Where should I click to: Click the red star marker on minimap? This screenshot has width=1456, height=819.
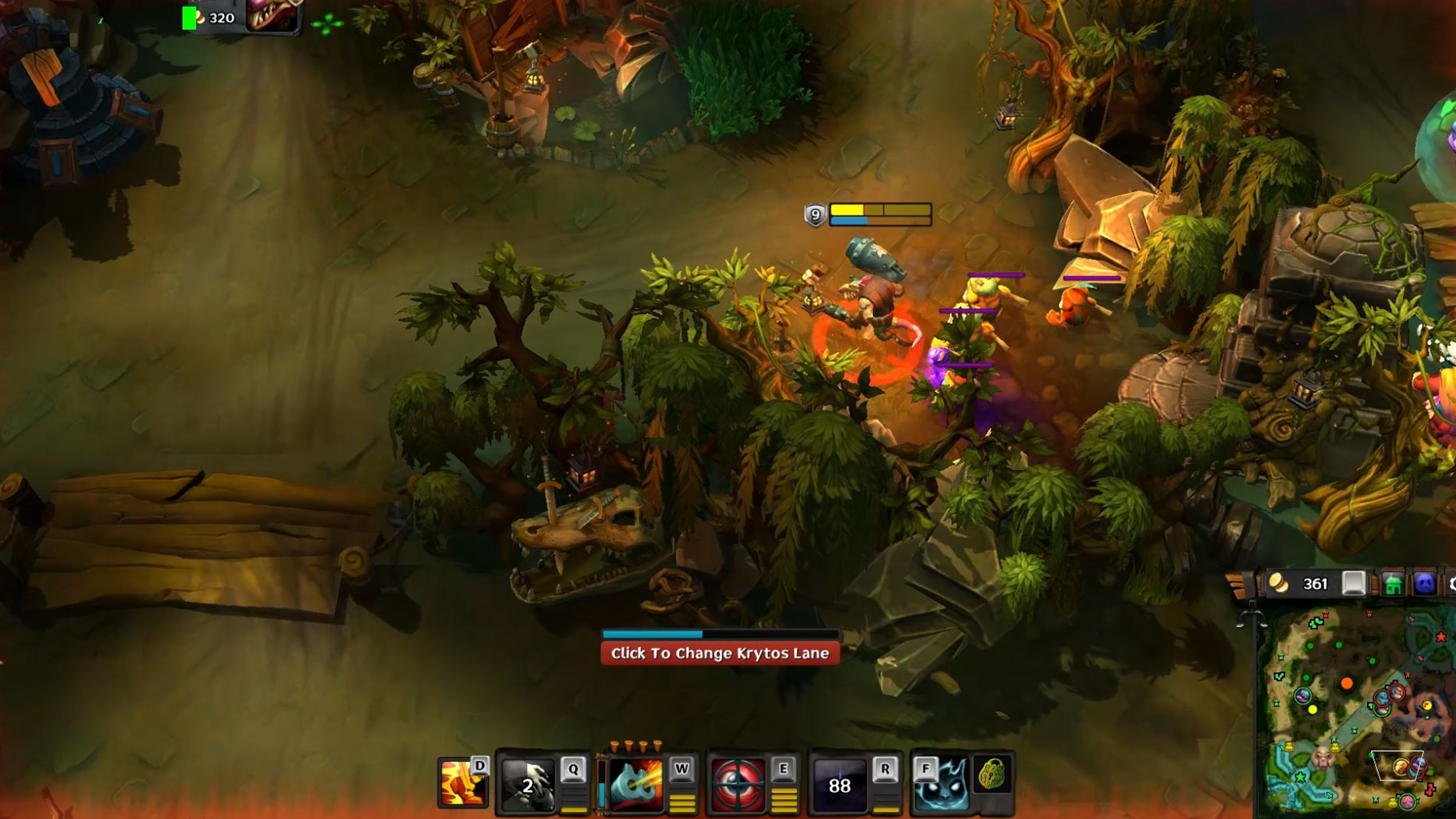pos(1441,637)
